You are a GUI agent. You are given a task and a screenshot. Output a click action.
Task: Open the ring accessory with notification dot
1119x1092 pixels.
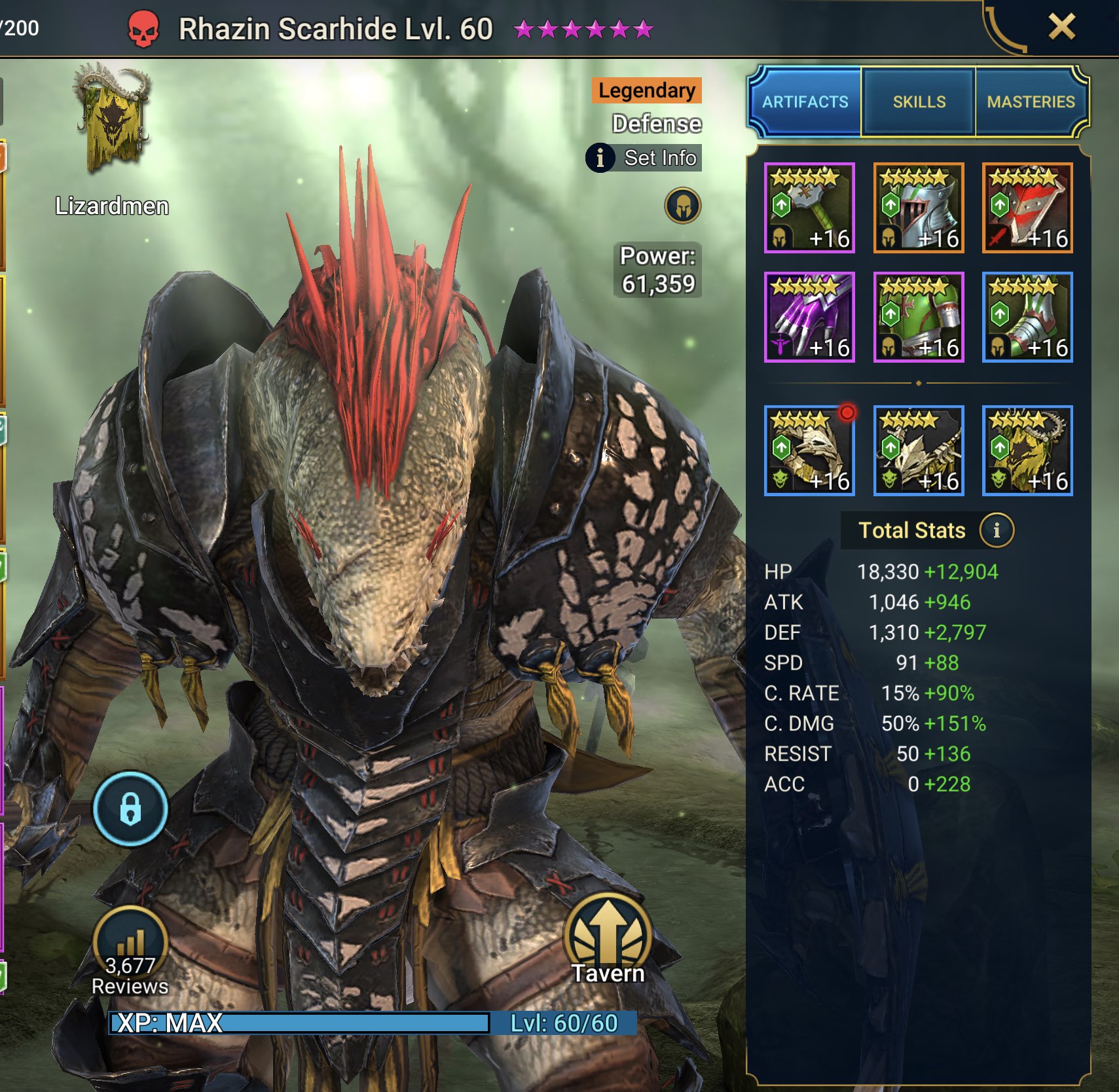[809, 448]
